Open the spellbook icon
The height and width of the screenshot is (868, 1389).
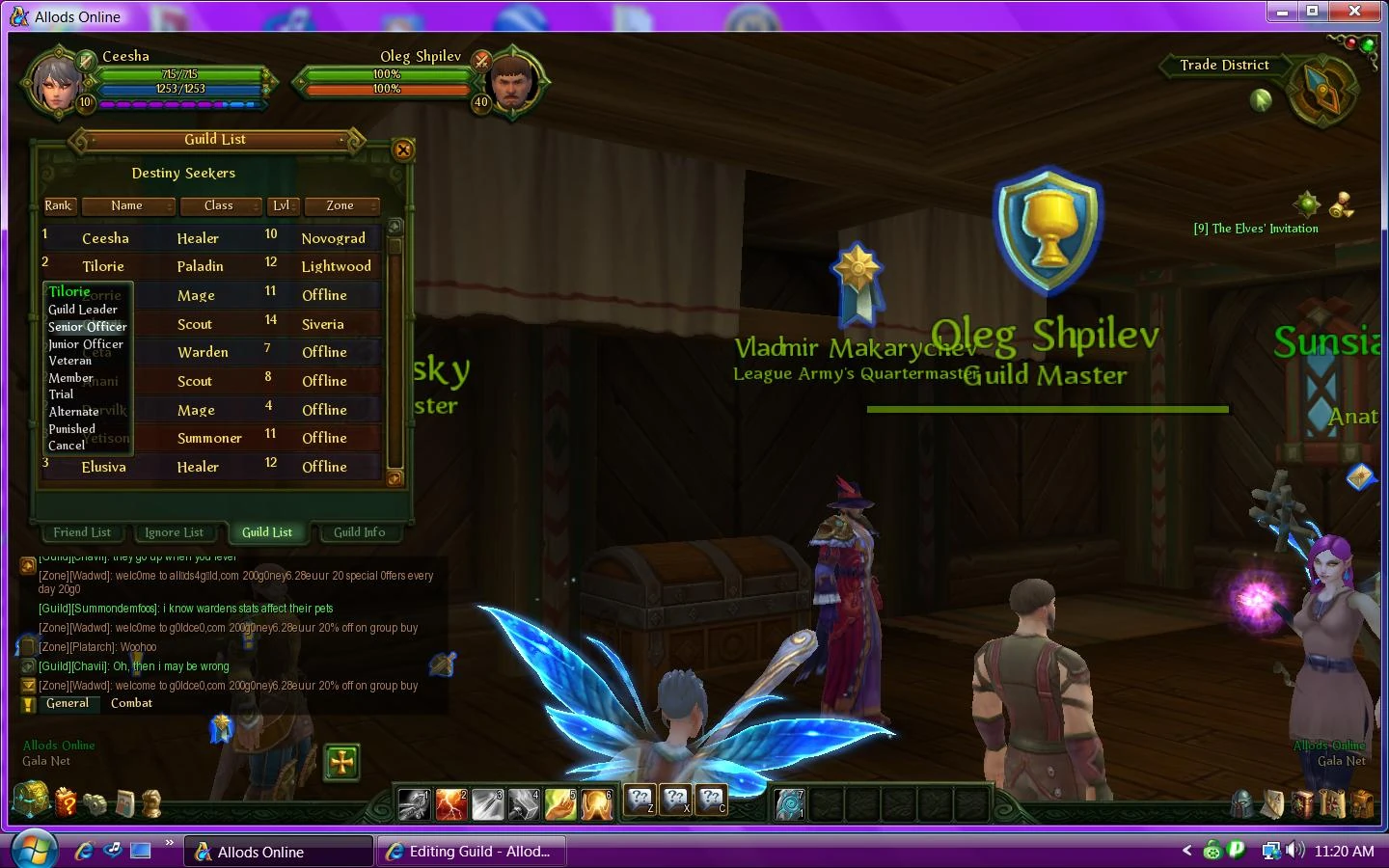coord(1302,803)
